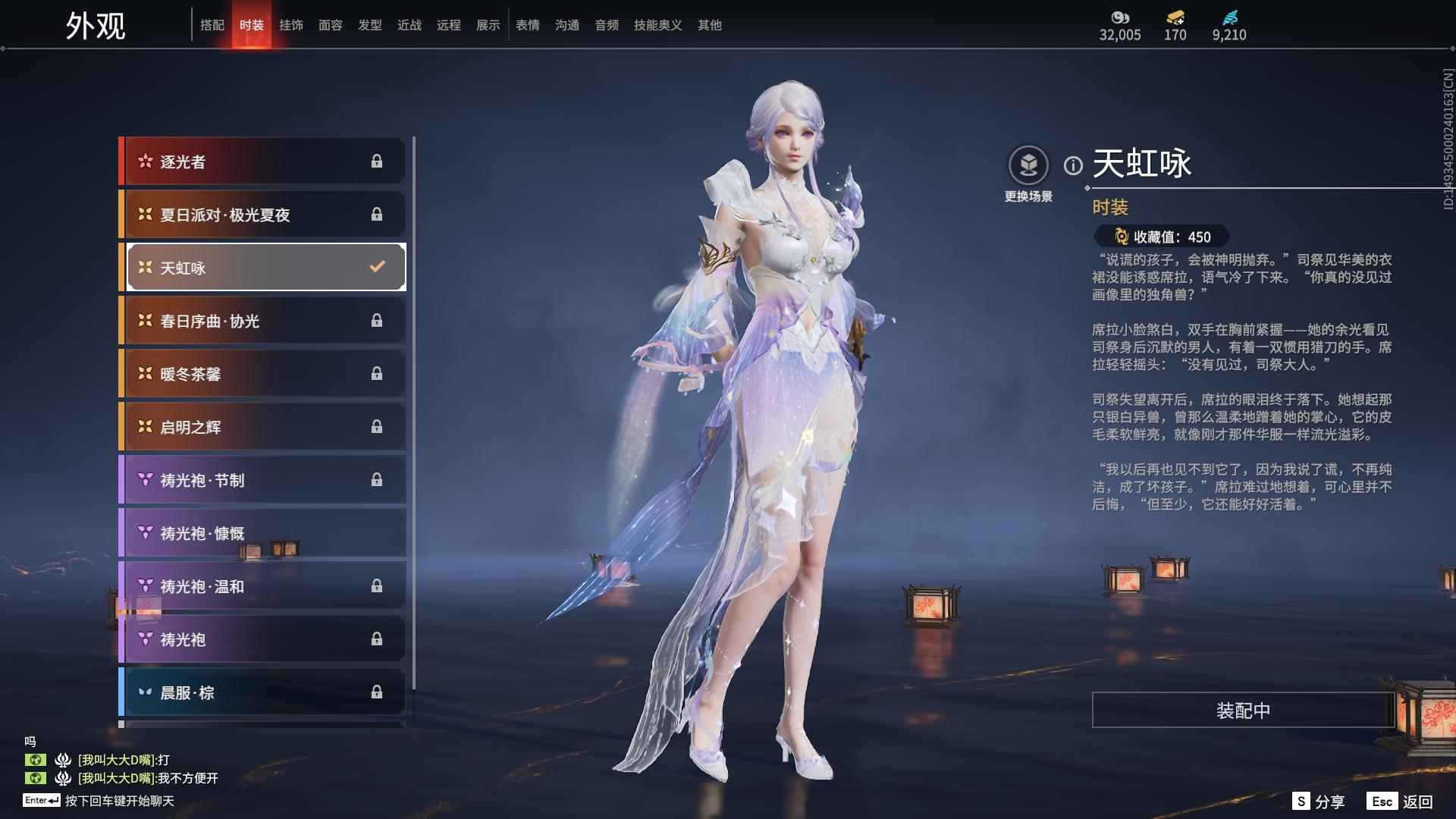Click the gold ingot currency icon showing 170
The width and height of the screenshot is (1456, 819).
tap(1174, 17)
